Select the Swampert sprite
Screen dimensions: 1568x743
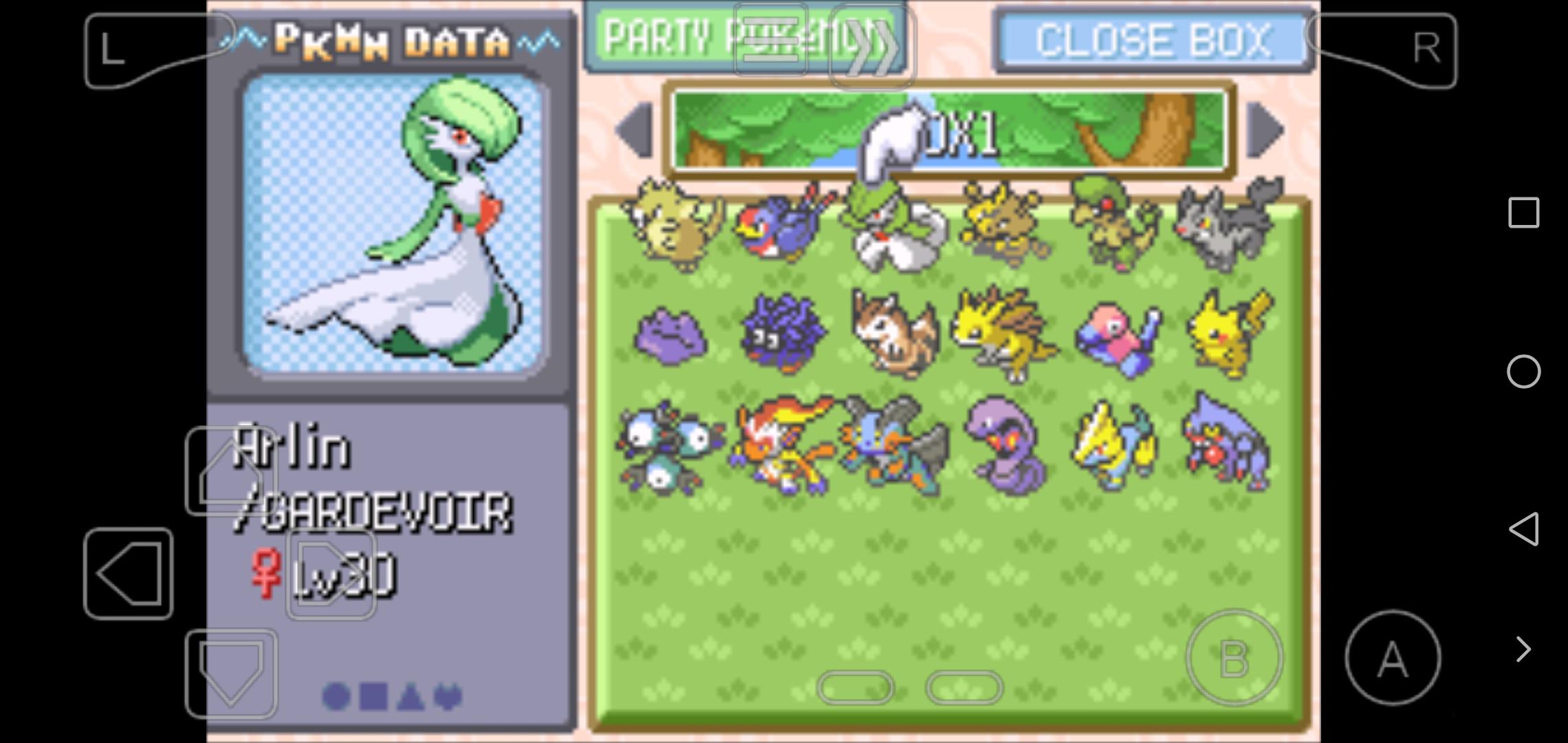point(894,447)
